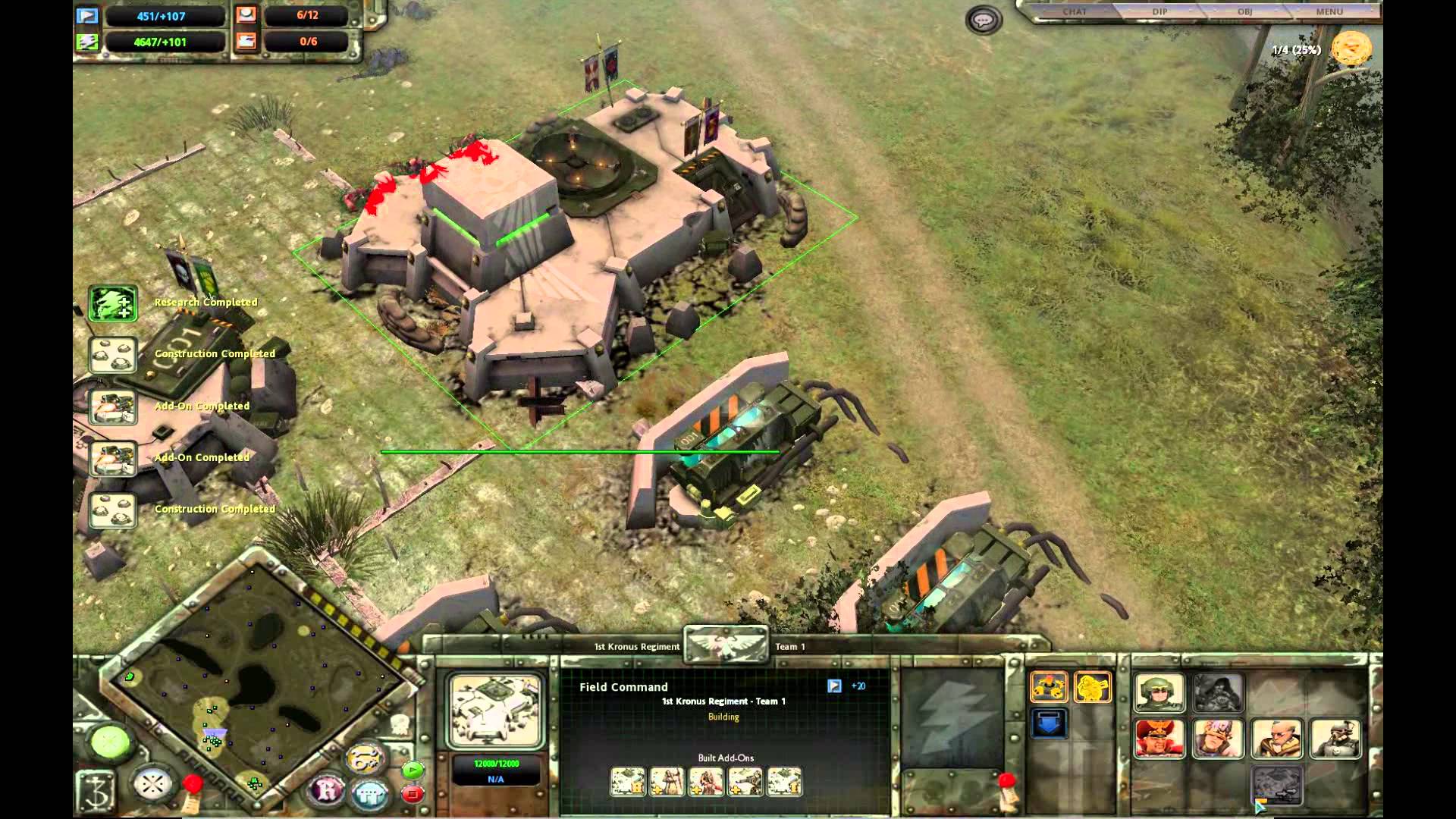Open the CHAT tab
Screen dimensions: 1456x819
point(1075,11)
